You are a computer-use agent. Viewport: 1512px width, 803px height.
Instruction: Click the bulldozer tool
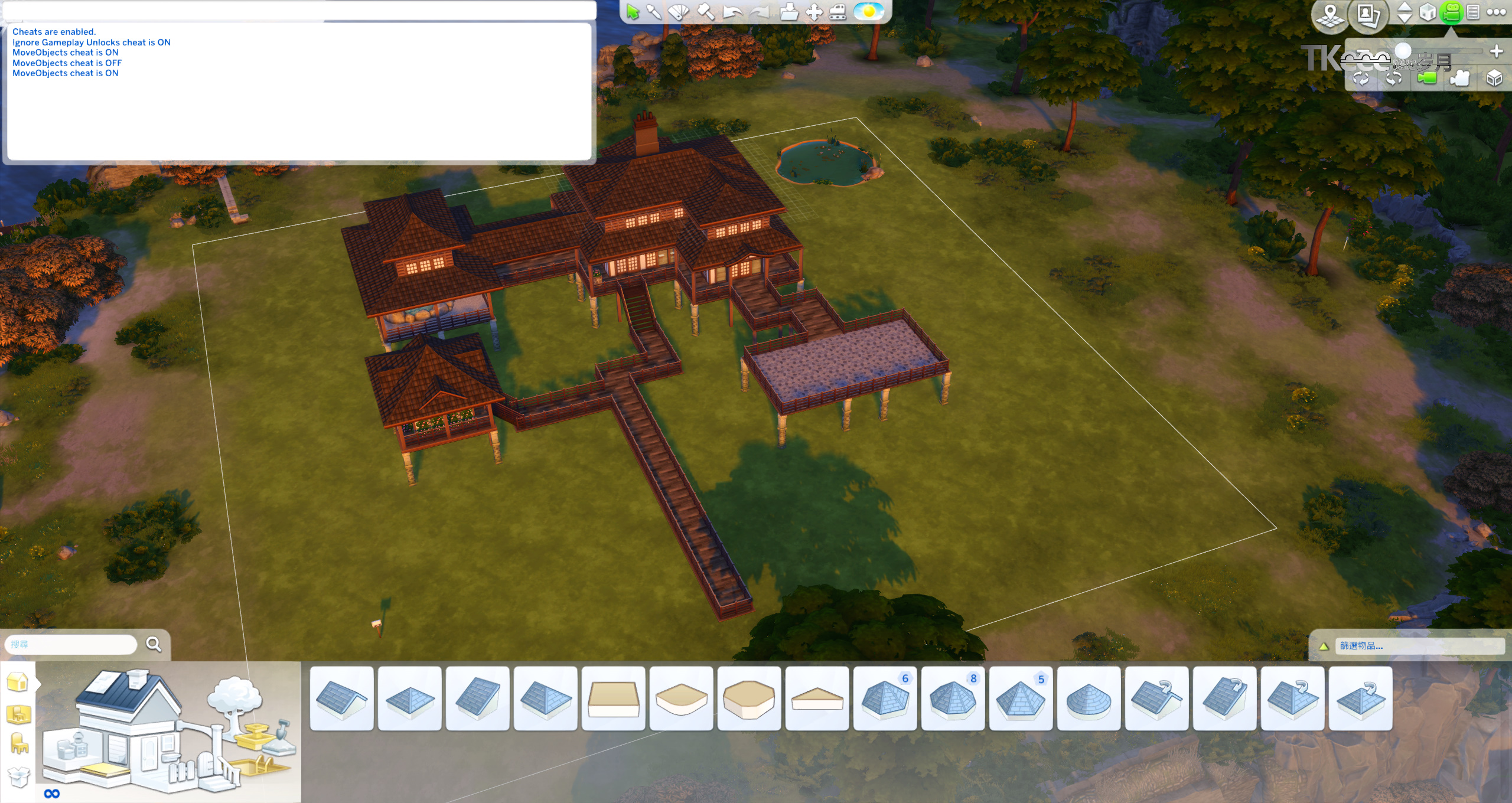click(838, 12)
